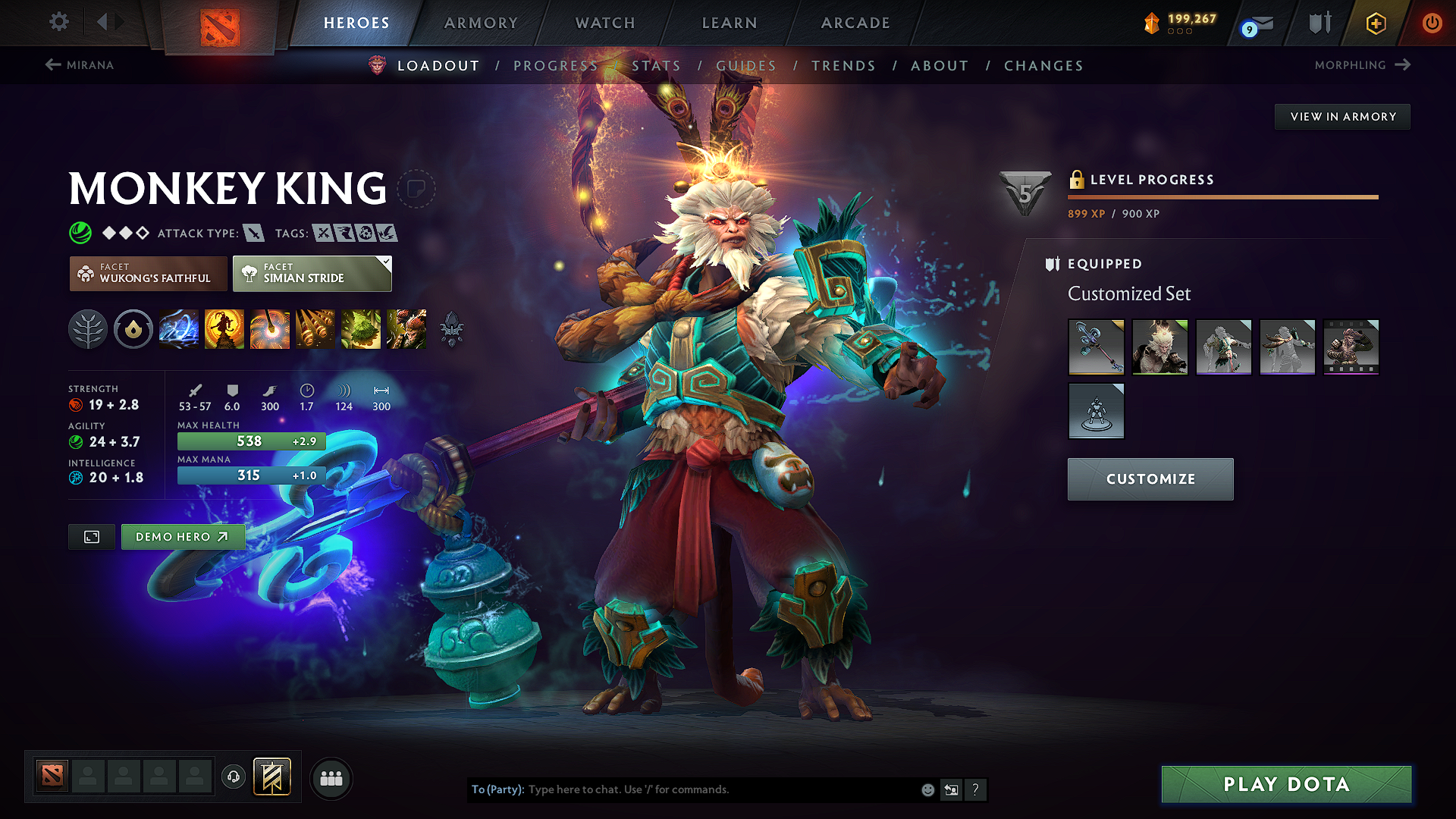Click the melee attack type icon
Screen dimensions: 1456x819
pos(253,233)
